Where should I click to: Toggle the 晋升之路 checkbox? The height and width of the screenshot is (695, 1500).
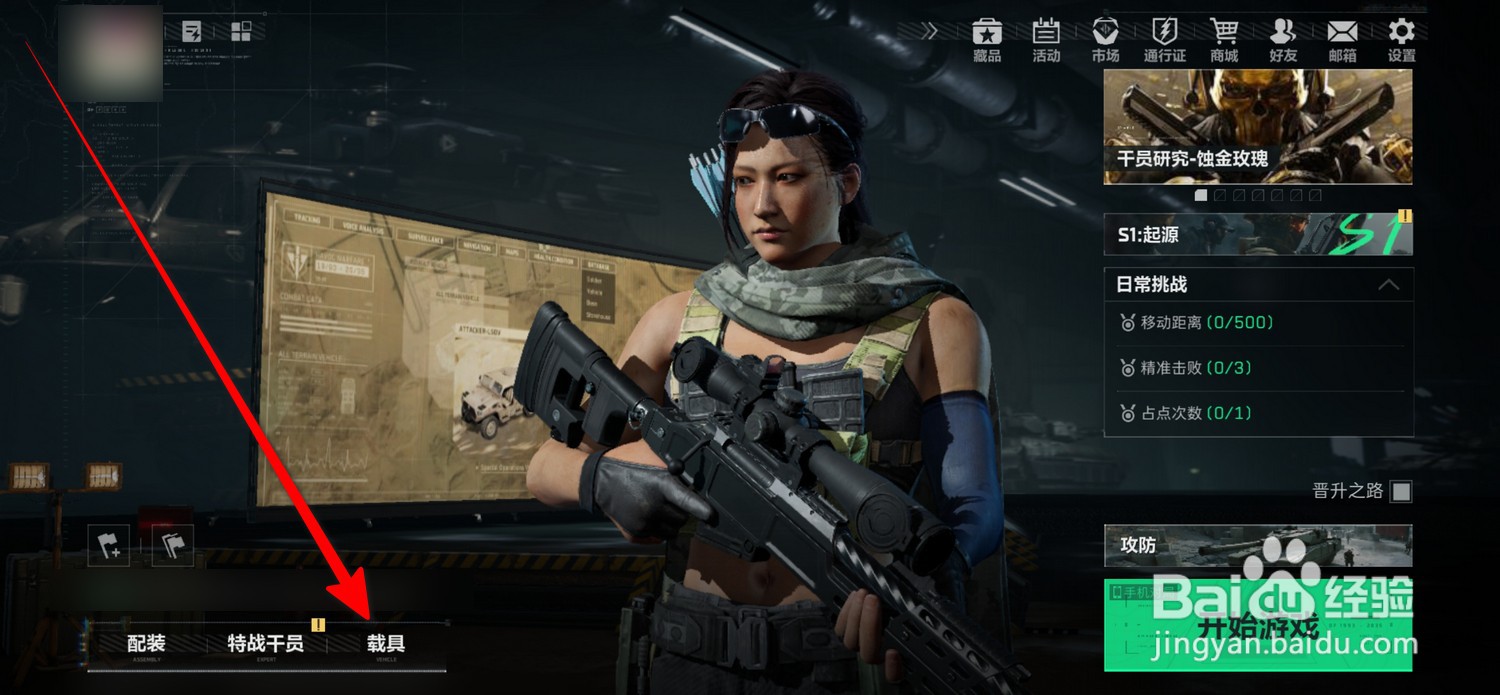click(x=1402, y=491)
